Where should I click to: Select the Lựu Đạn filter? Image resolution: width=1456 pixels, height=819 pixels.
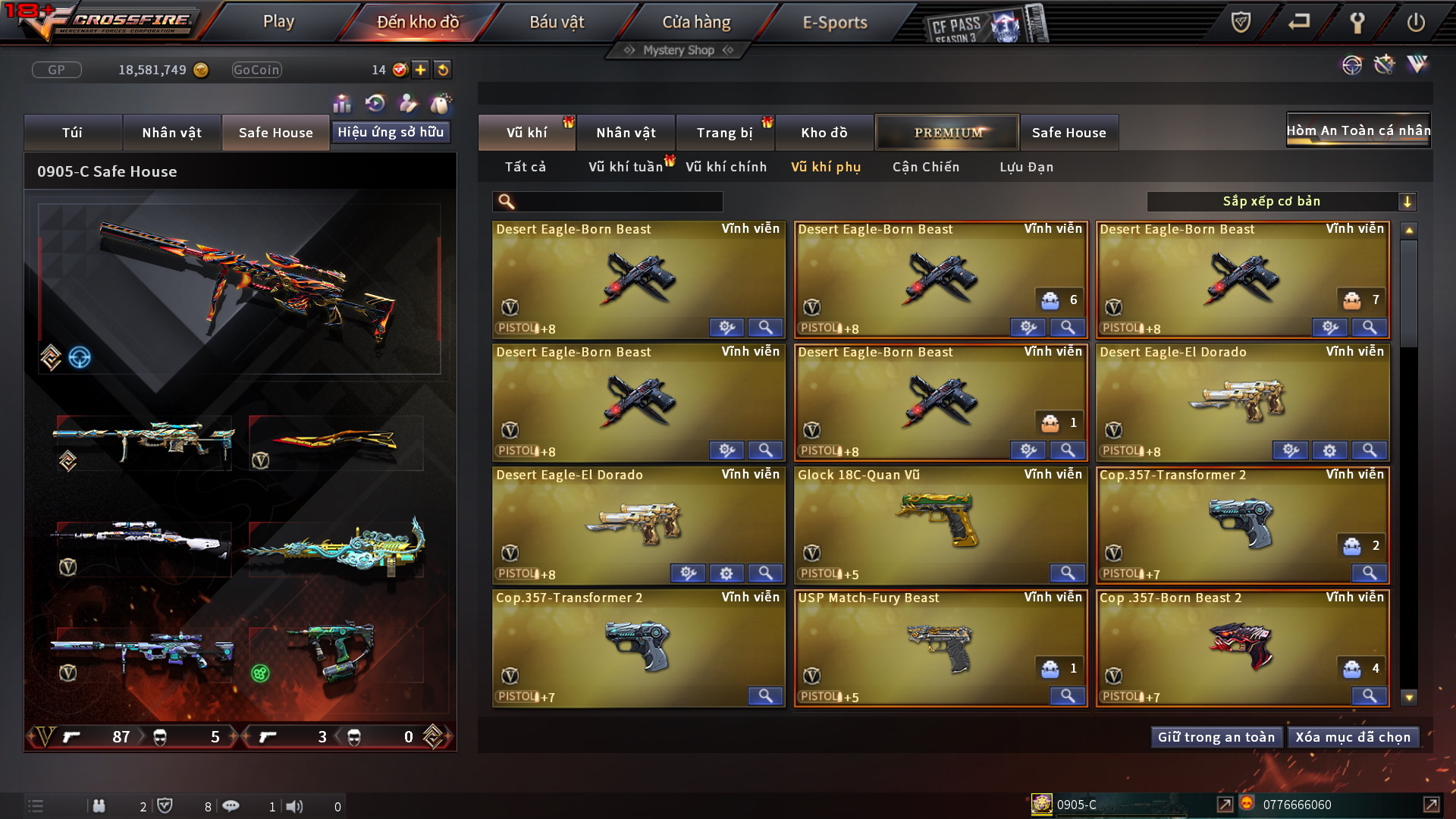(x=1026, y=167)
